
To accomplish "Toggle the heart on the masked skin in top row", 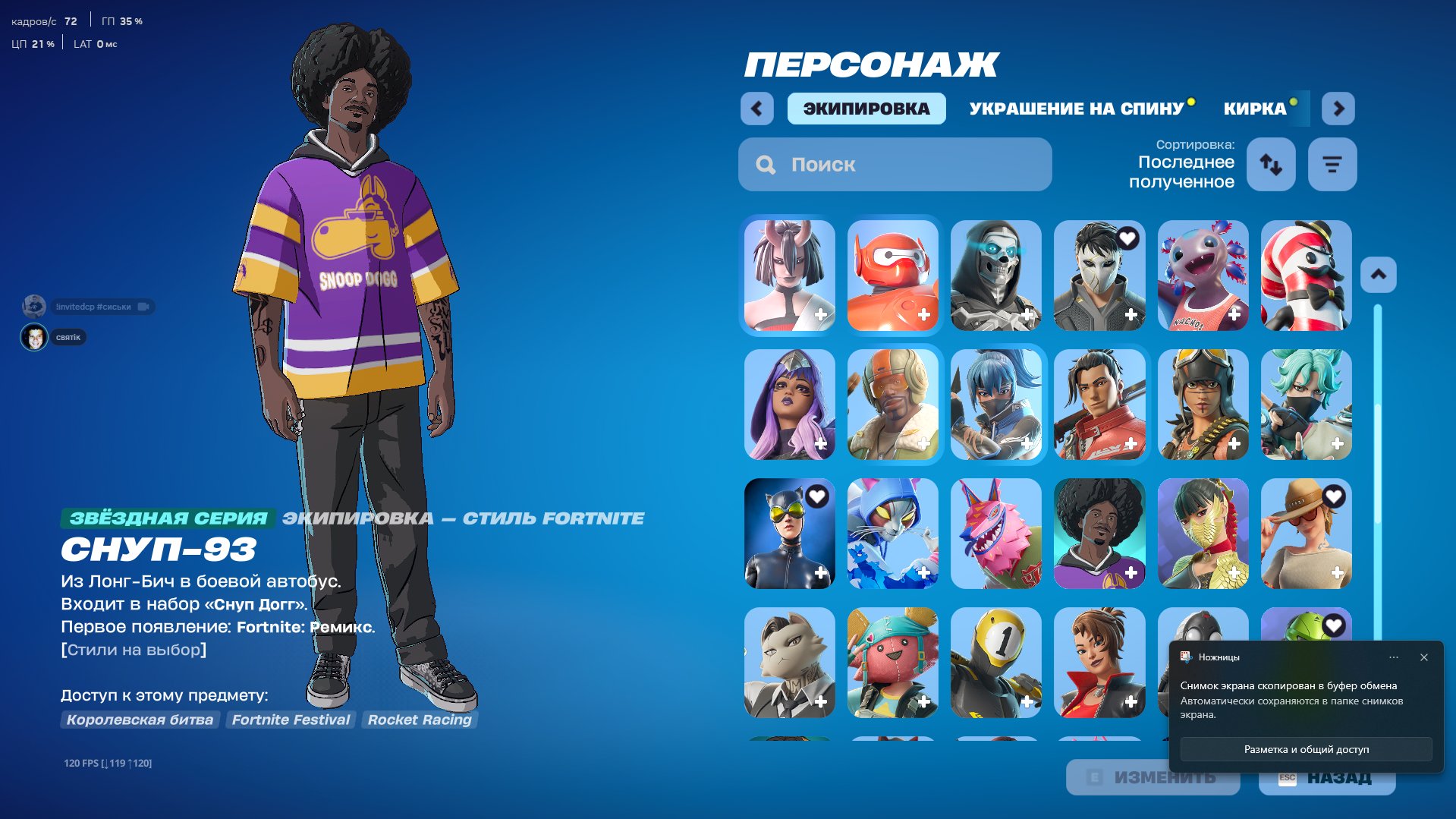I will [x=1128, y=238].
